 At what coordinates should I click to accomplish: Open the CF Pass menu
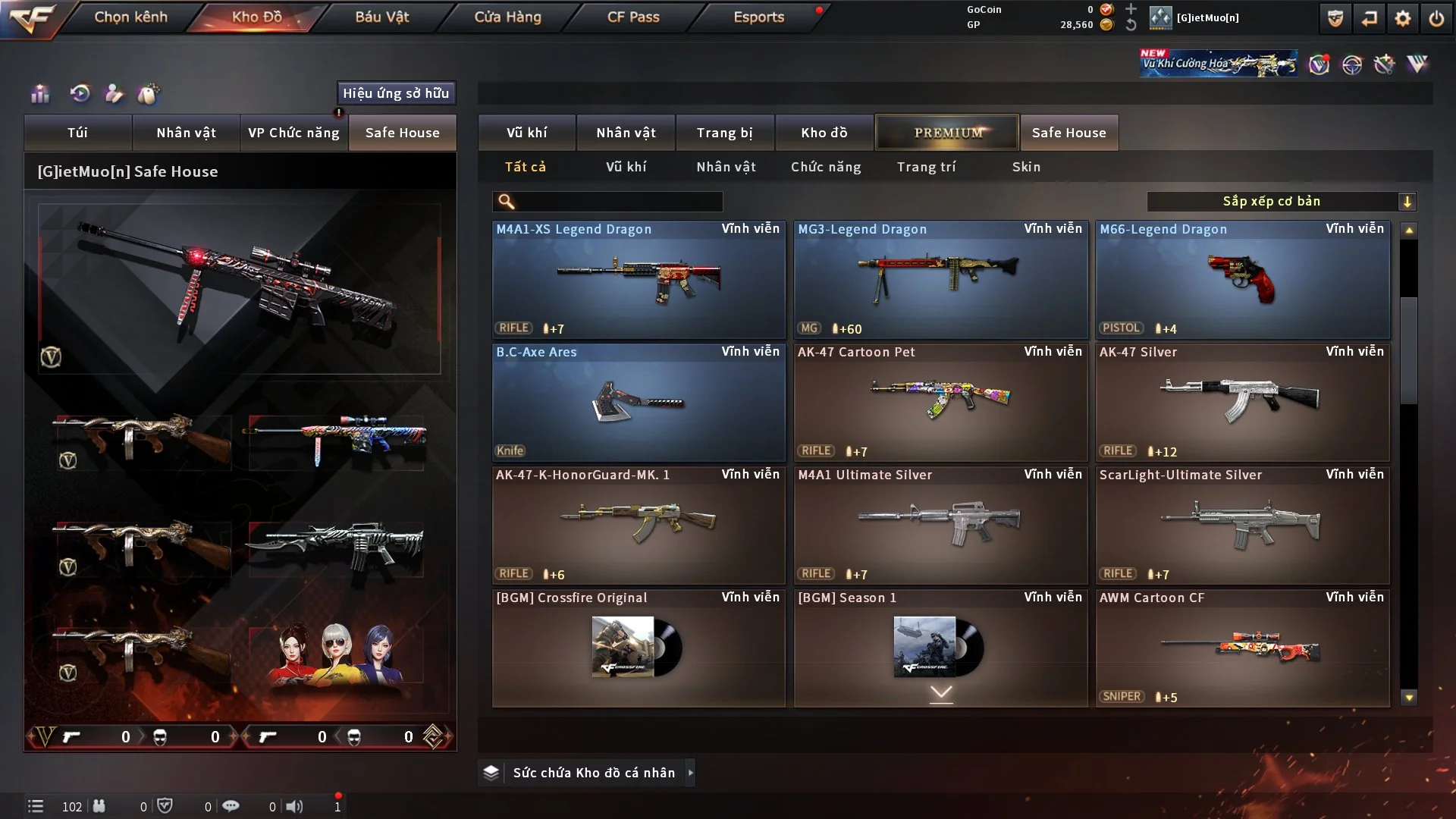click(633, 17)
